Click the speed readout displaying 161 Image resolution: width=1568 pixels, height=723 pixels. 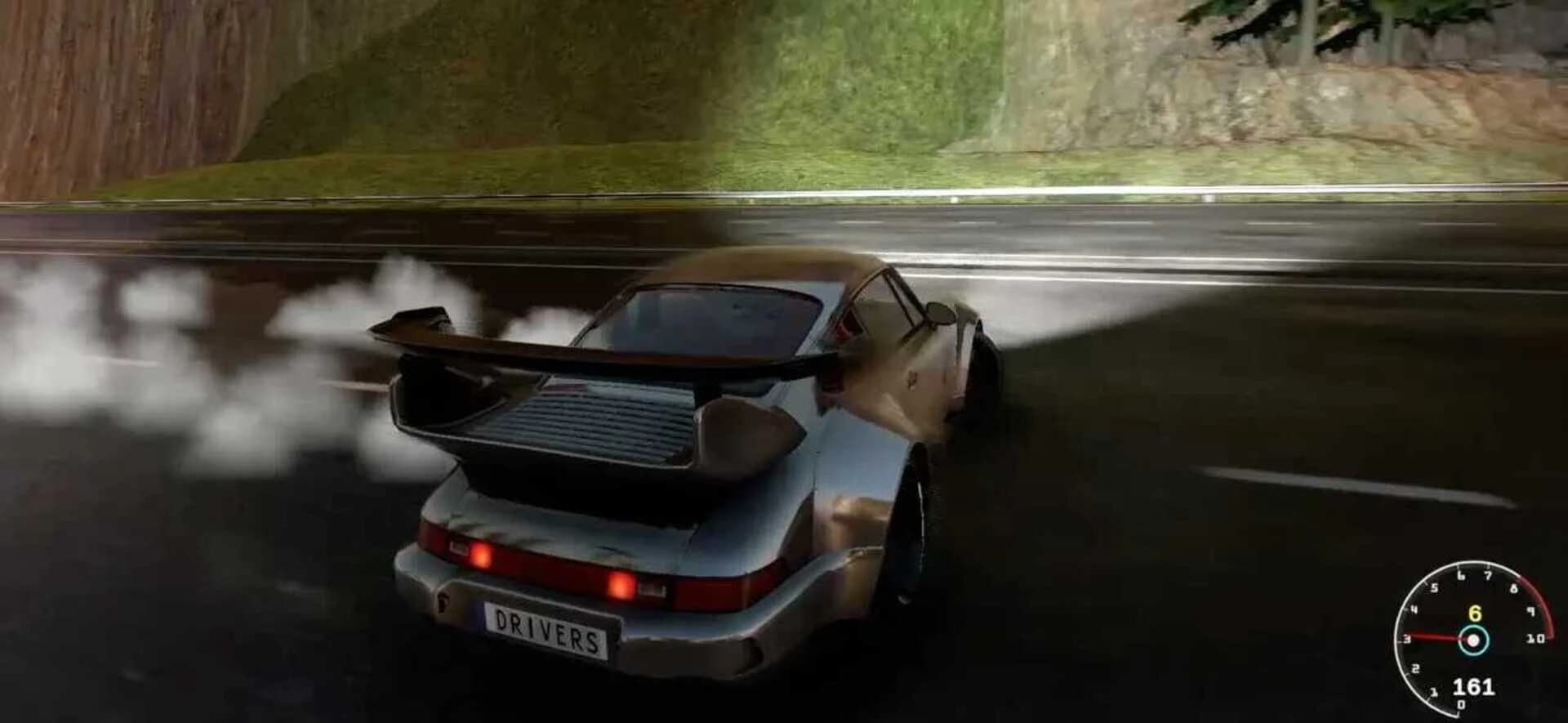pyautogui.click(x=1473, y=686)
